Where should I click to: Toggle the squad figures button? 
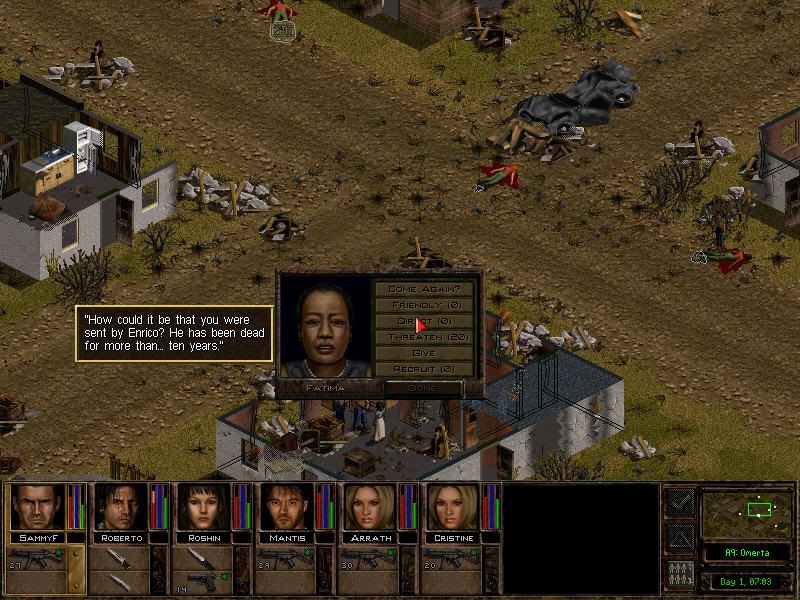(679, 574)
